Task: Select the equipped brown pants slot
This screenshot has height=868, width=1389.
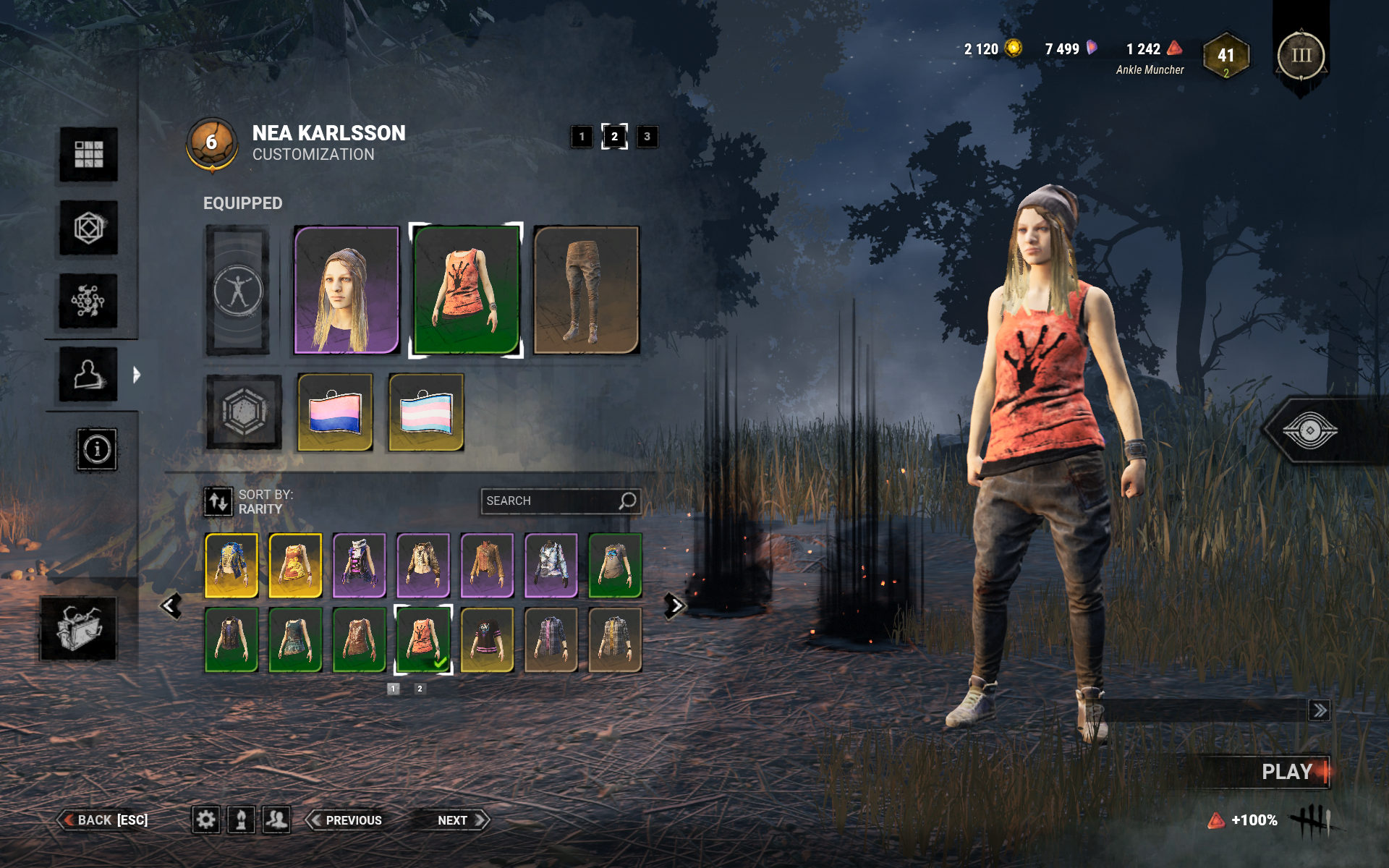Action: pyautogui.click(x=586, y=290)
